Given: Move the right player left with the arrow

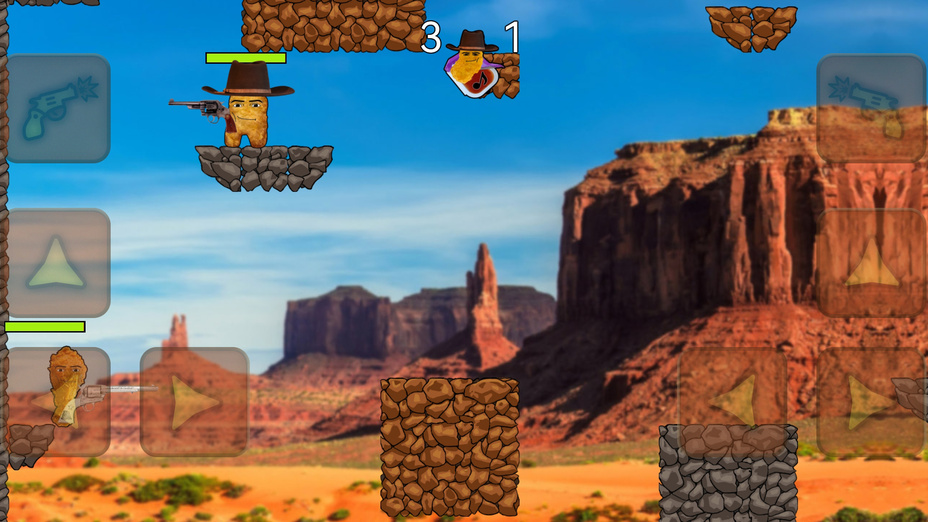Looking at the screenshot, I should (733, 402).
